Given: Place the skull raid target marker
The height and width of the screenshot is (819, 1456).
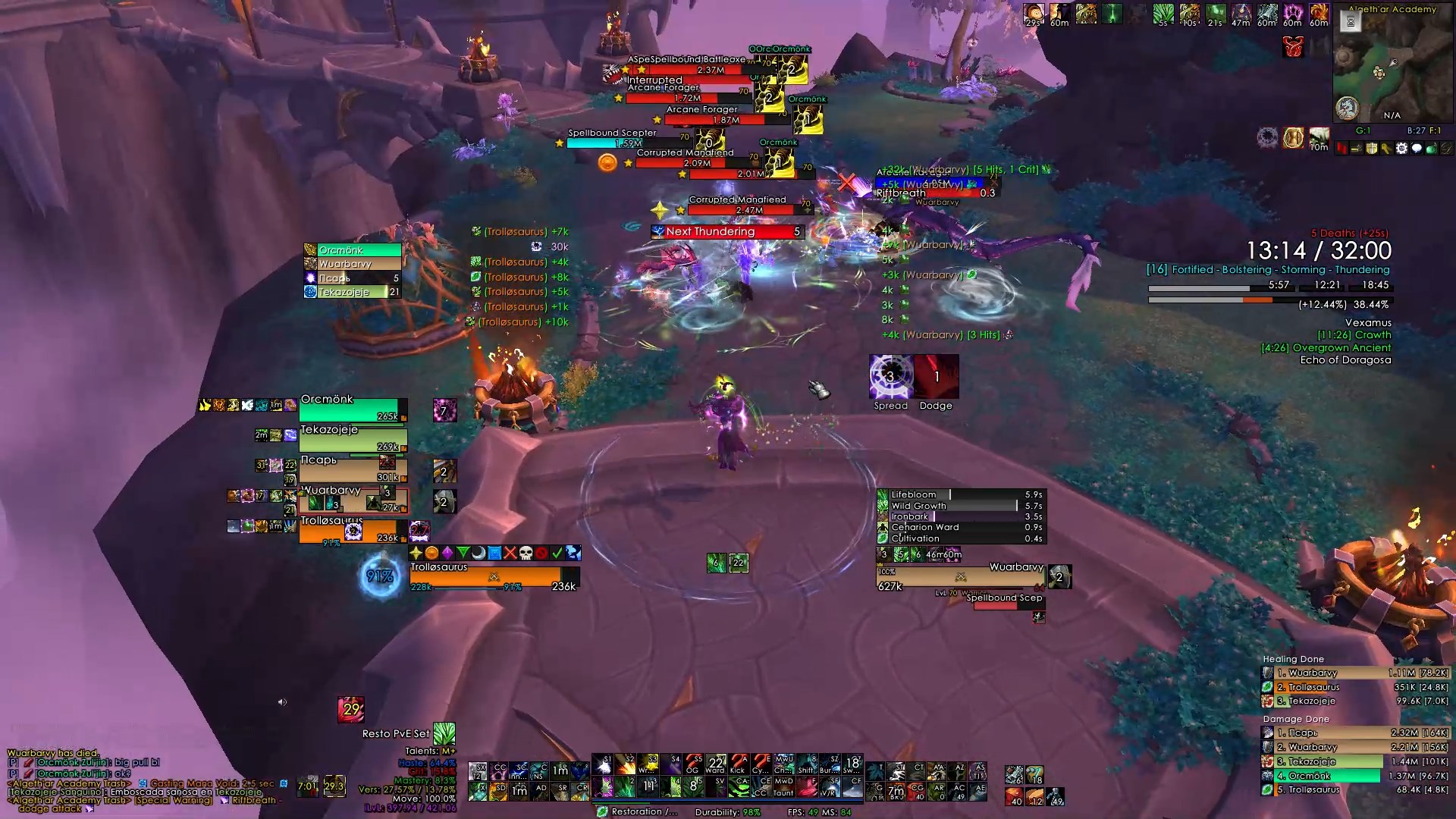Looking at the screenshot, I should click(526, 553).
